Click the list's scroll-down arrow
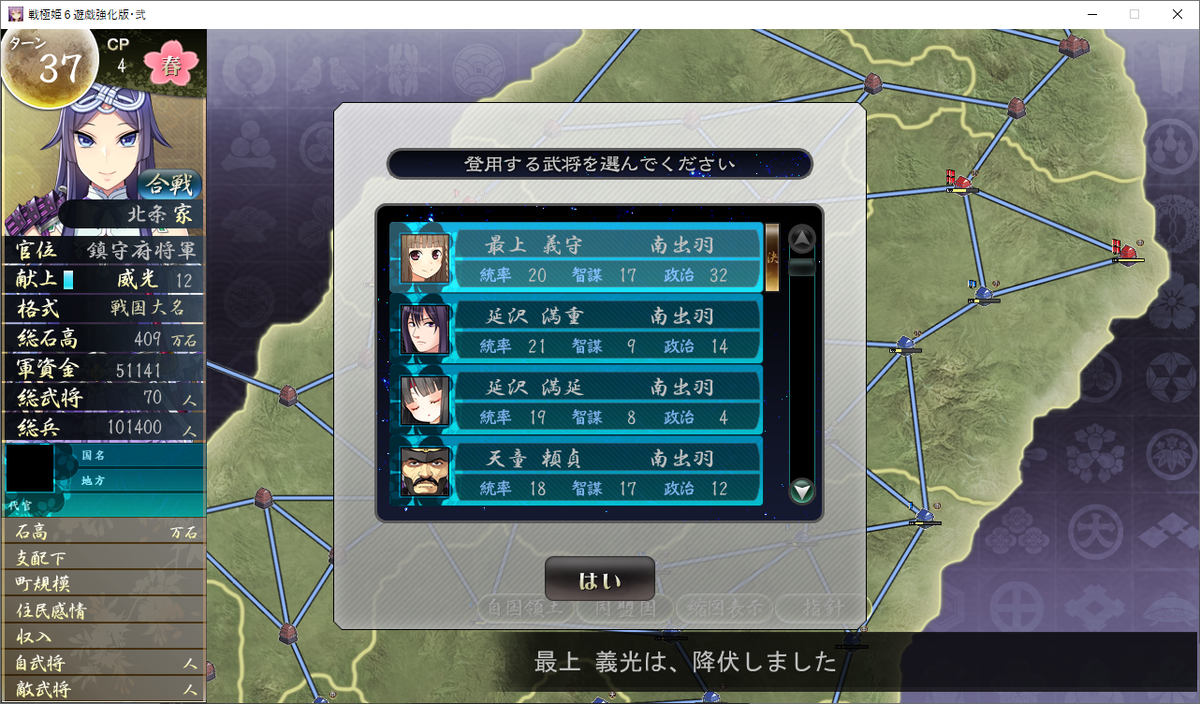The height and width of the screenshot is (704, 1200). [x=802, y=490]
